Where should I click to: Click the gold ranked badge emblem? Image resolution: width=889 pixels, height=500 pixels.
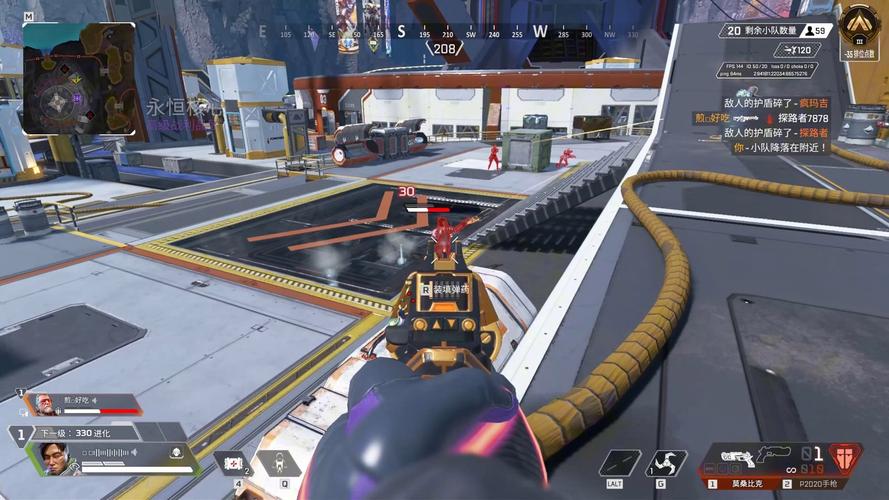pyautogui.click(x=859, y=26)
